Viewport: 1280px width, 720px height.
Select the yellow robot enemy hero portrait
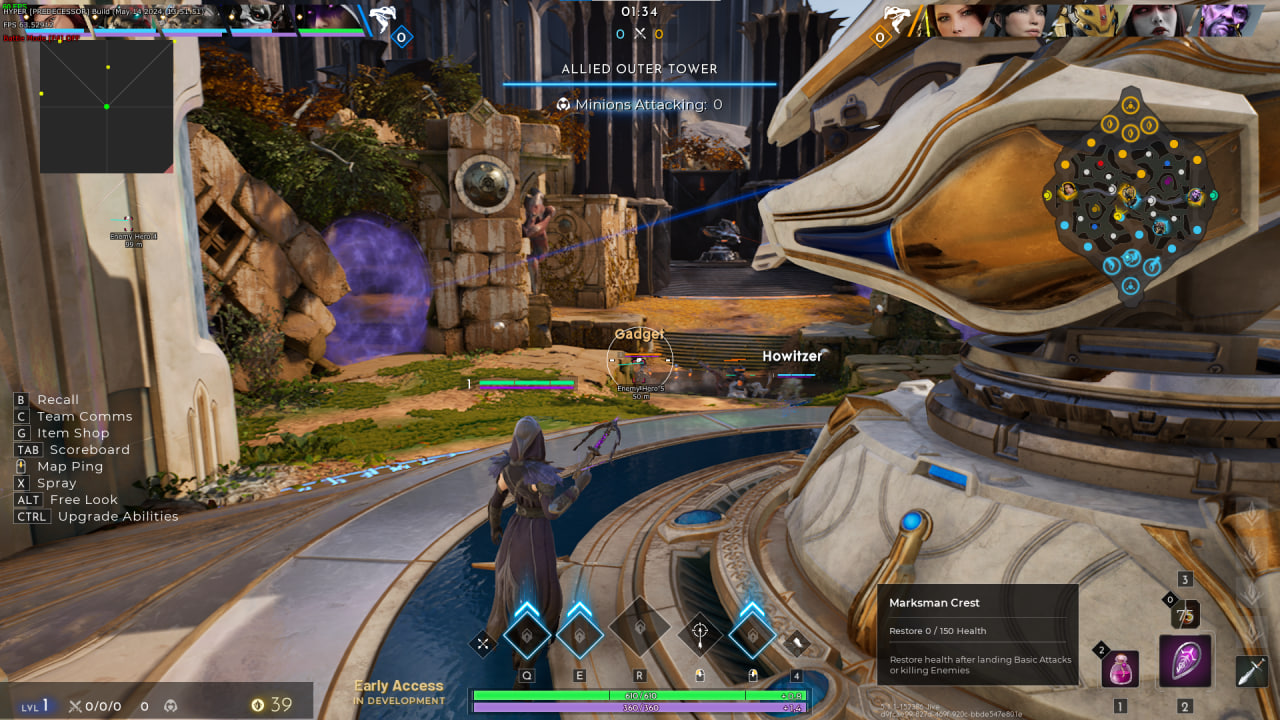coord(1094,20)
